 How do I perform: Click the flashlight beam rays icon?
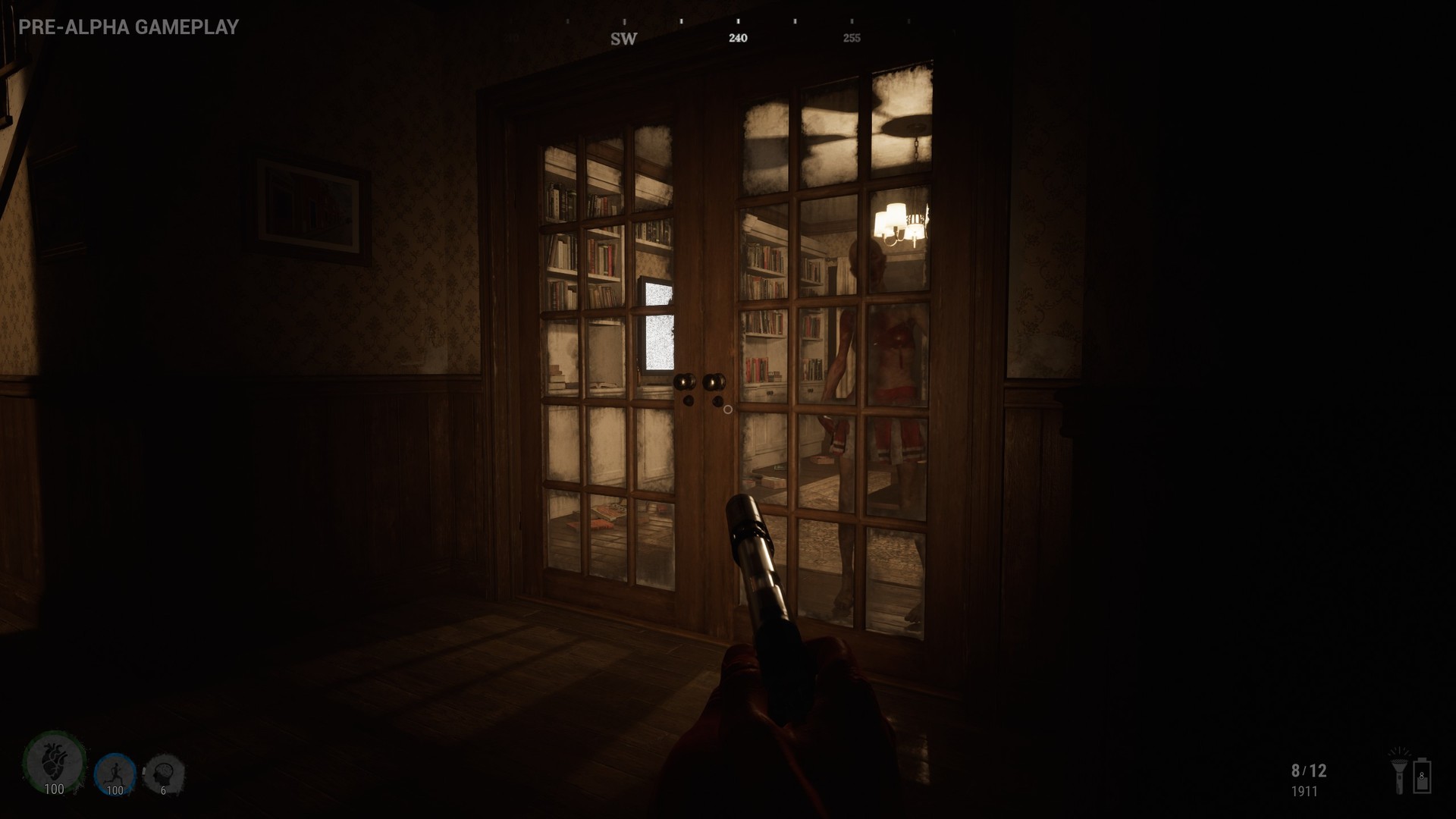(1399, 752)
